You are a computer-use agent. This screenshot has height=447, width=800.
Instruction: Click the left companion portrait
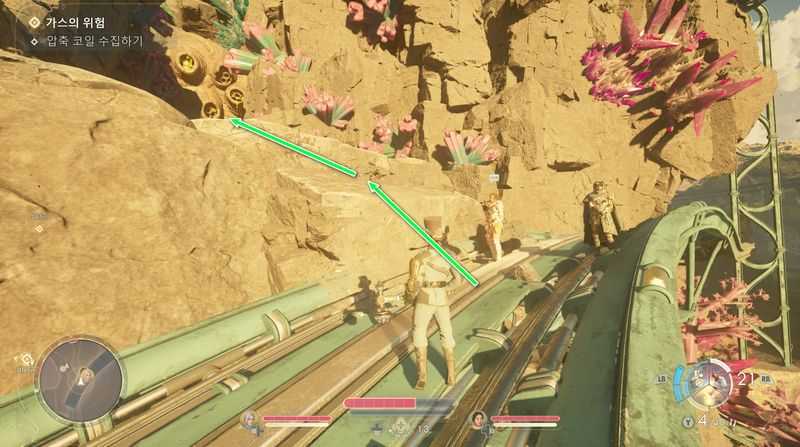(248, 420)
